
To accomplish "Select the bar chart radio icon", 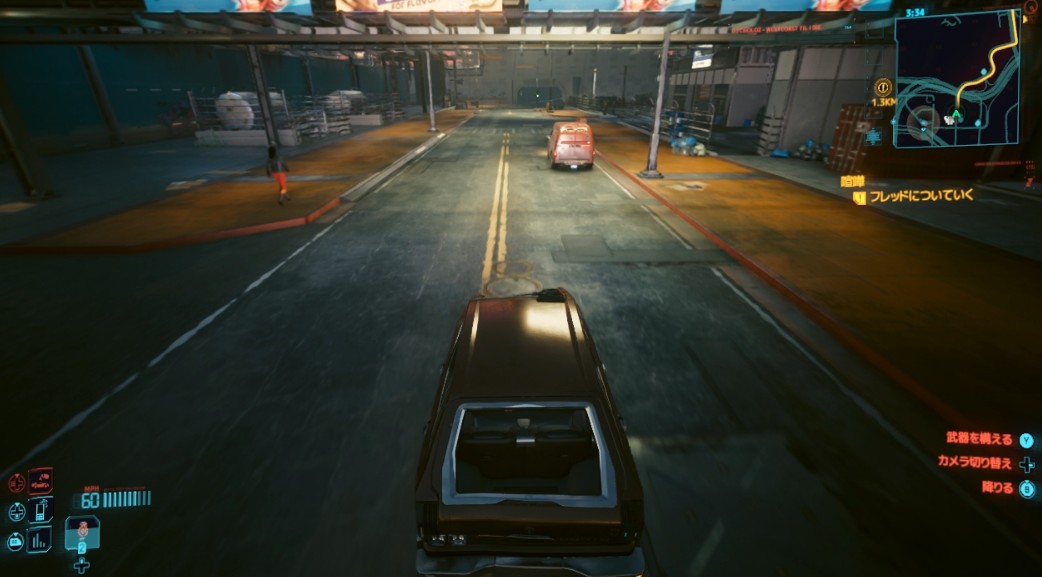I will (40, 540).
